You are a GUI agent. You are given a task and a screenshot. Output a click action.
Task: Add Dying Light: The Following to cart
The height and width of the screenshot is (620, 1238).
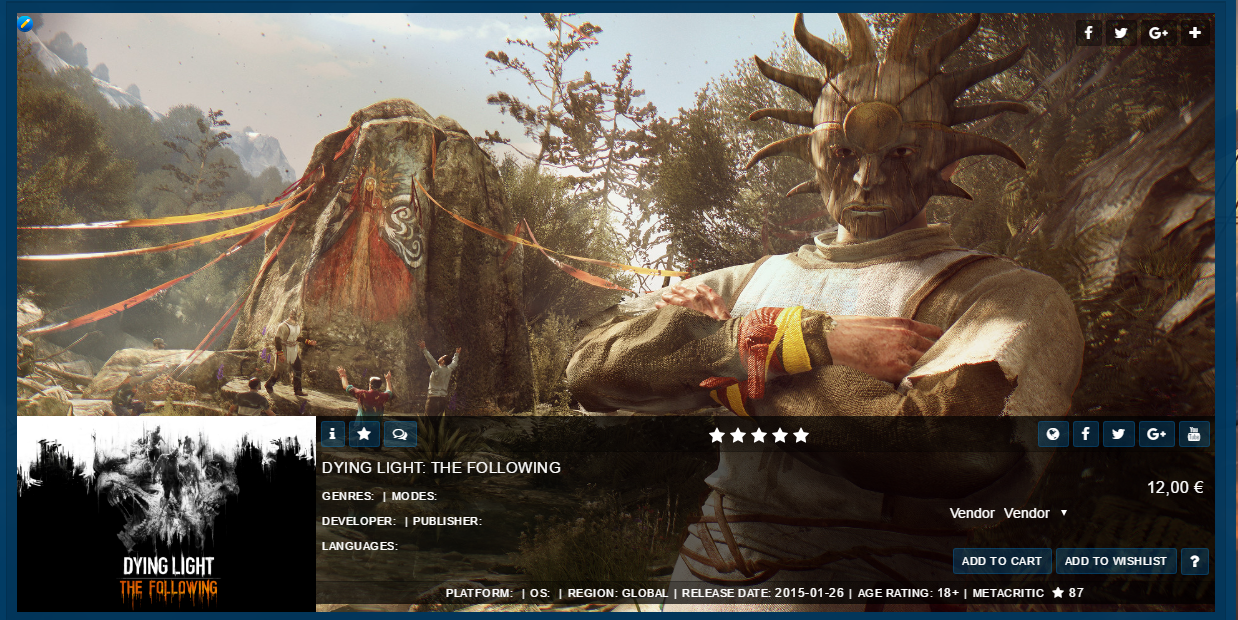[1001, 561]
